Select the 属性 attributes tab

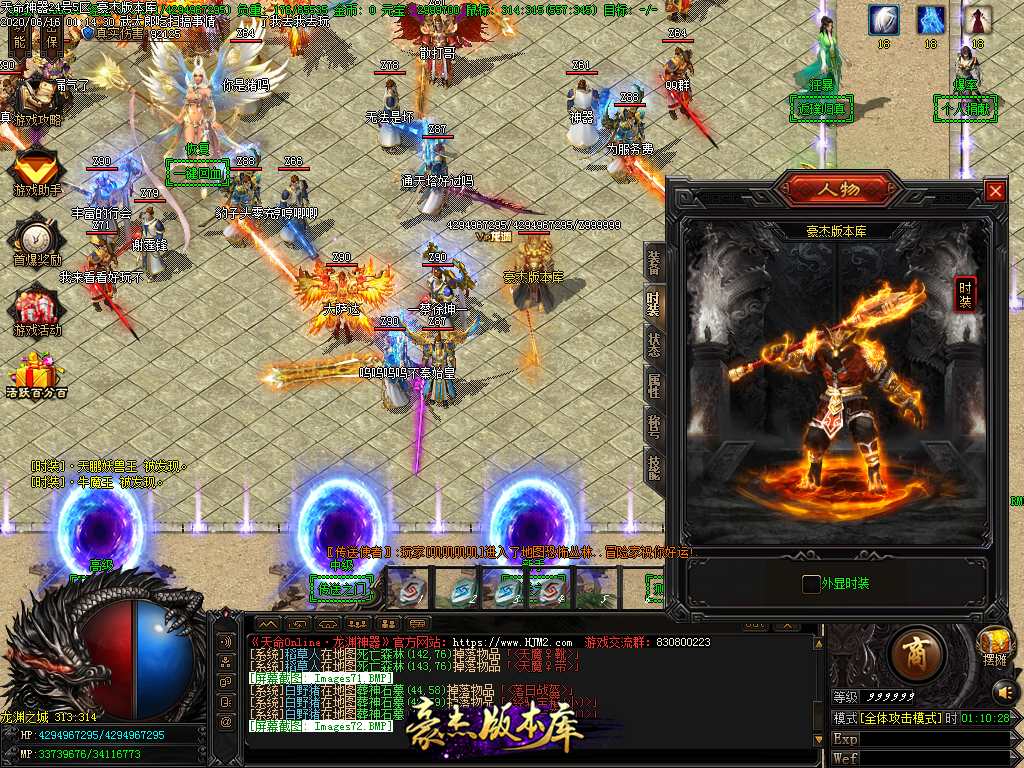point(654,385)
